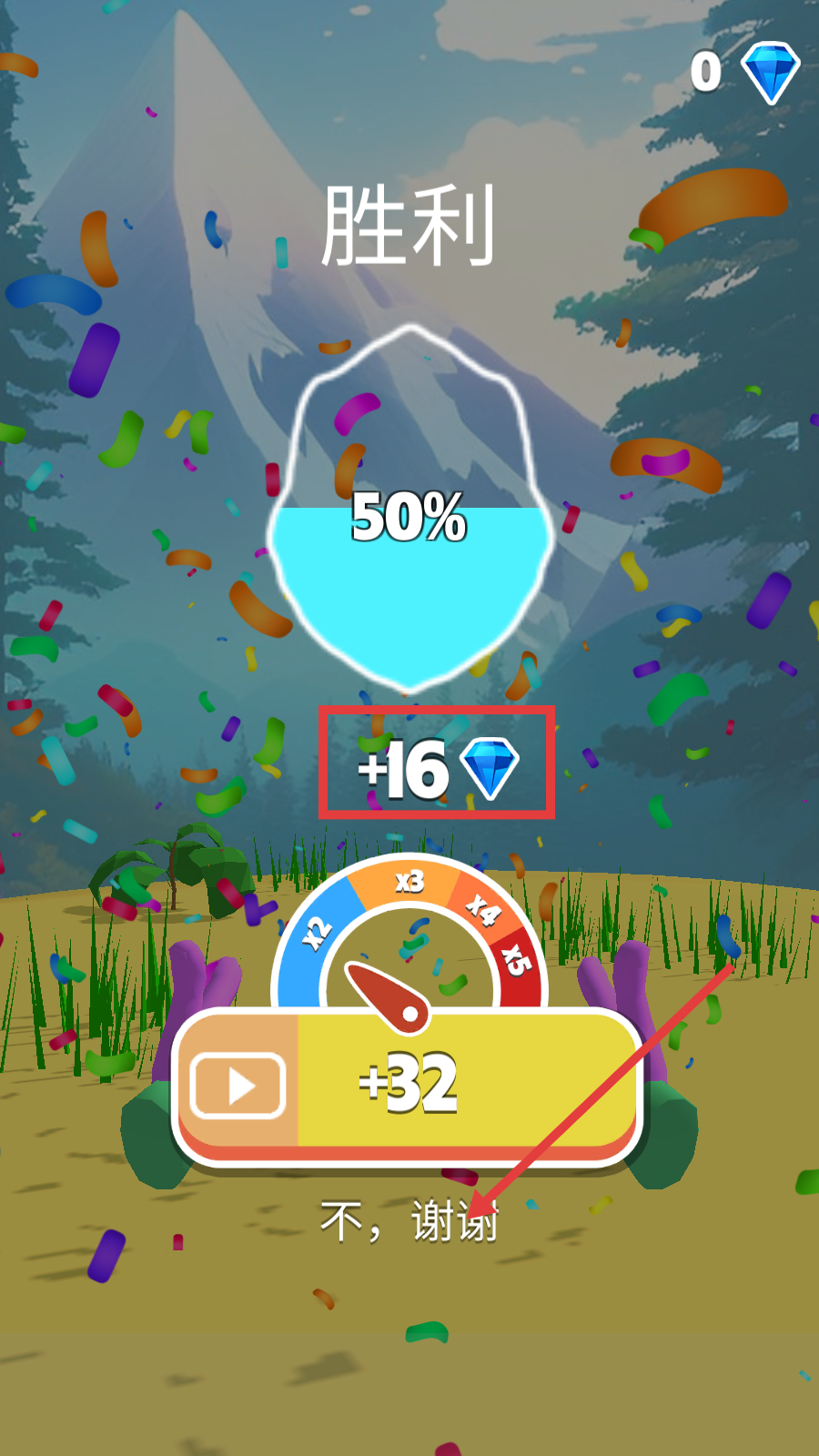
Task: Claim the +32 video ad reward
Action: 408,1083
